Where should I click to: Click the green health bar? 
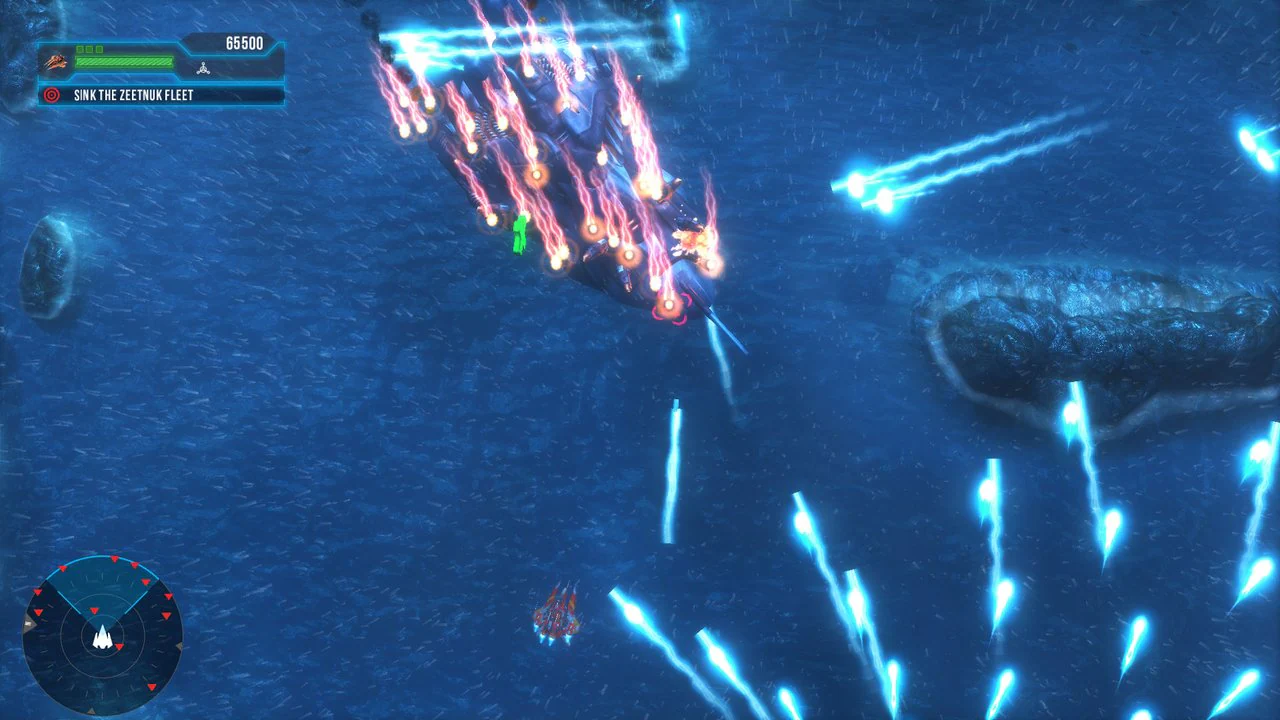coord(123,61)
